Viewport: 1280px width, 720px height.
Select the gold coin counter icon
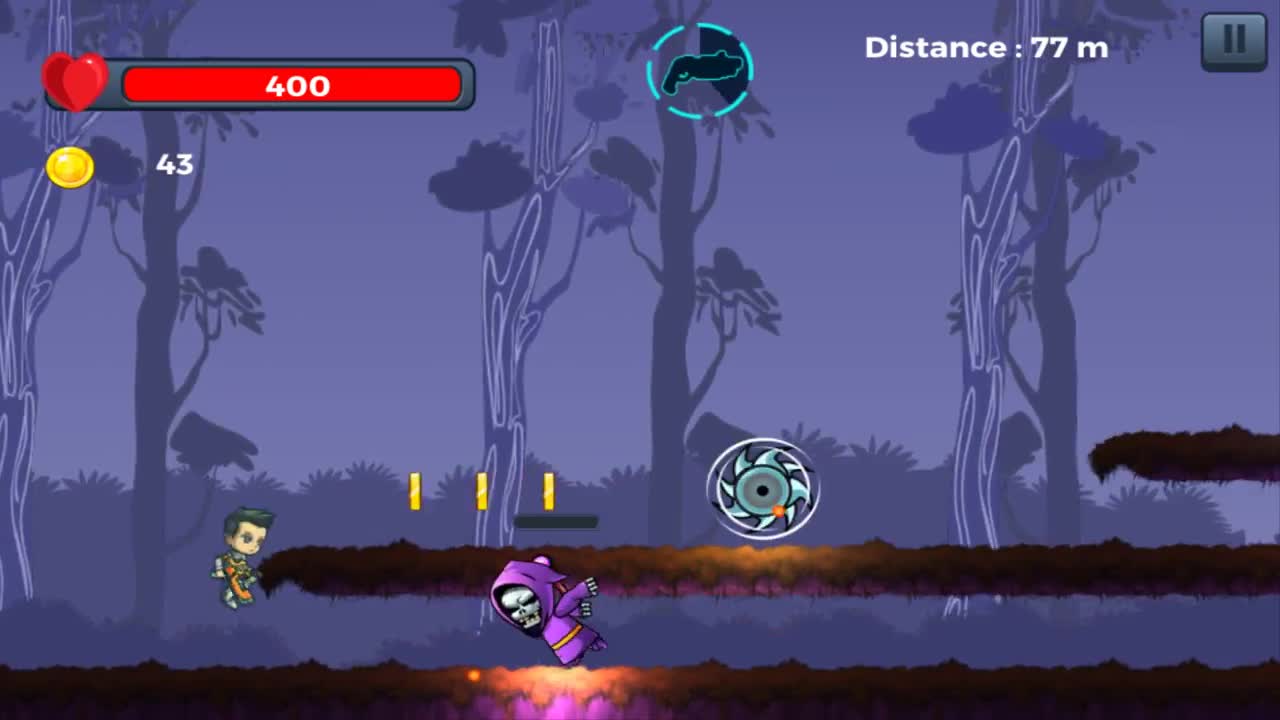tap(69, 166)
